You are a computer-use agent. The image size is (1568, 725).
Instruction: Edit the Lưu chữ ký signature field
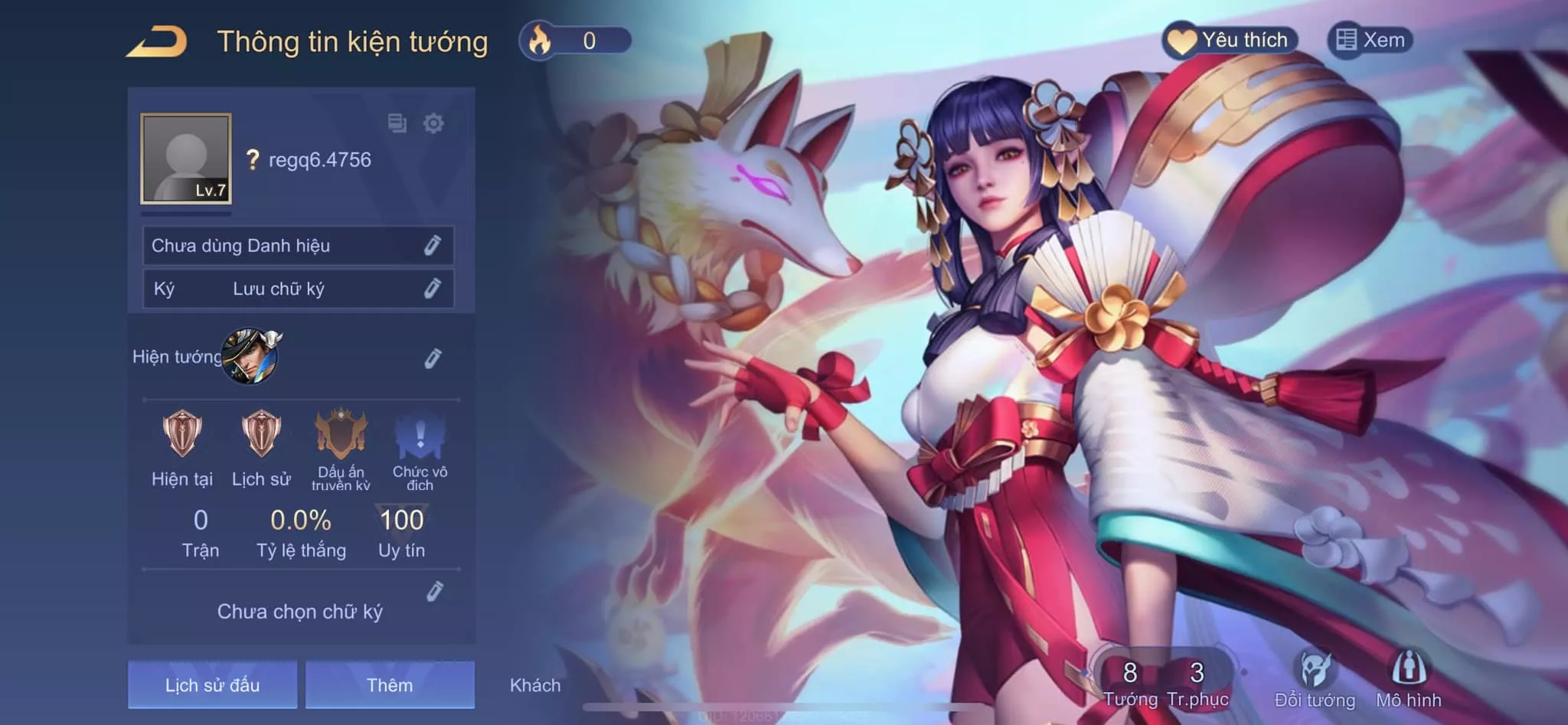click(433, 289)
